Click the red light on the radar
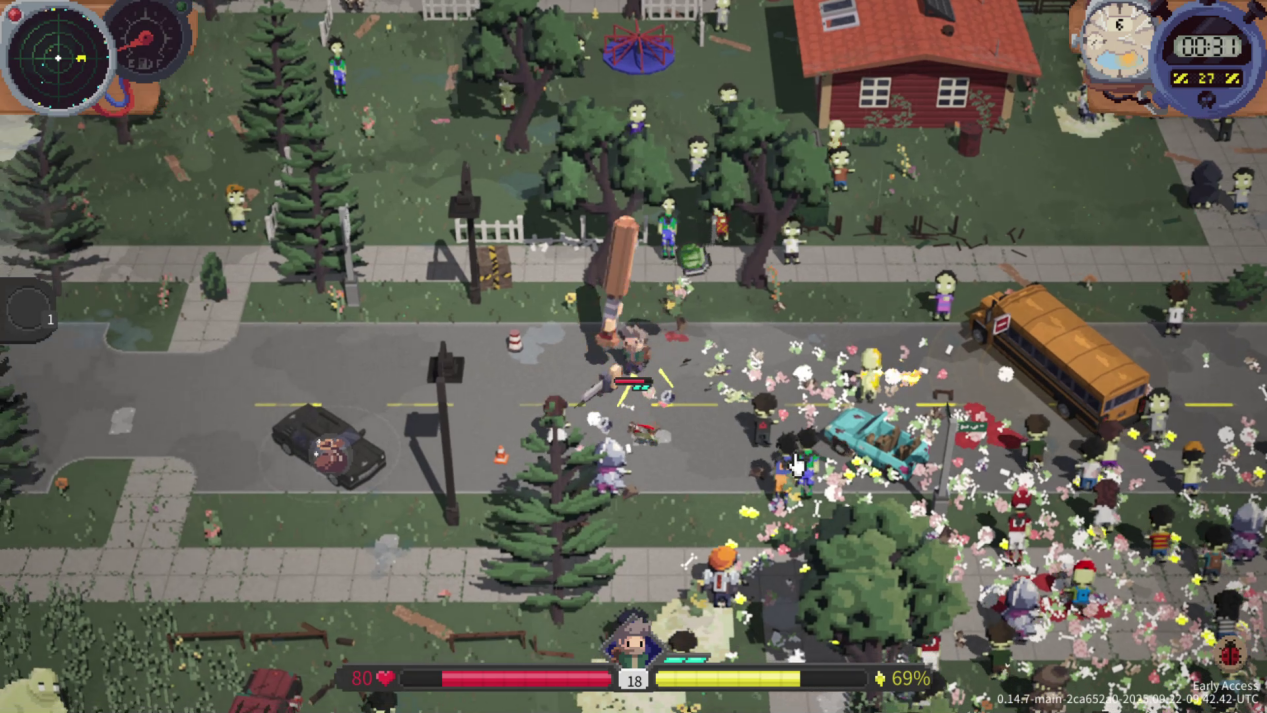 coord(15,14)
